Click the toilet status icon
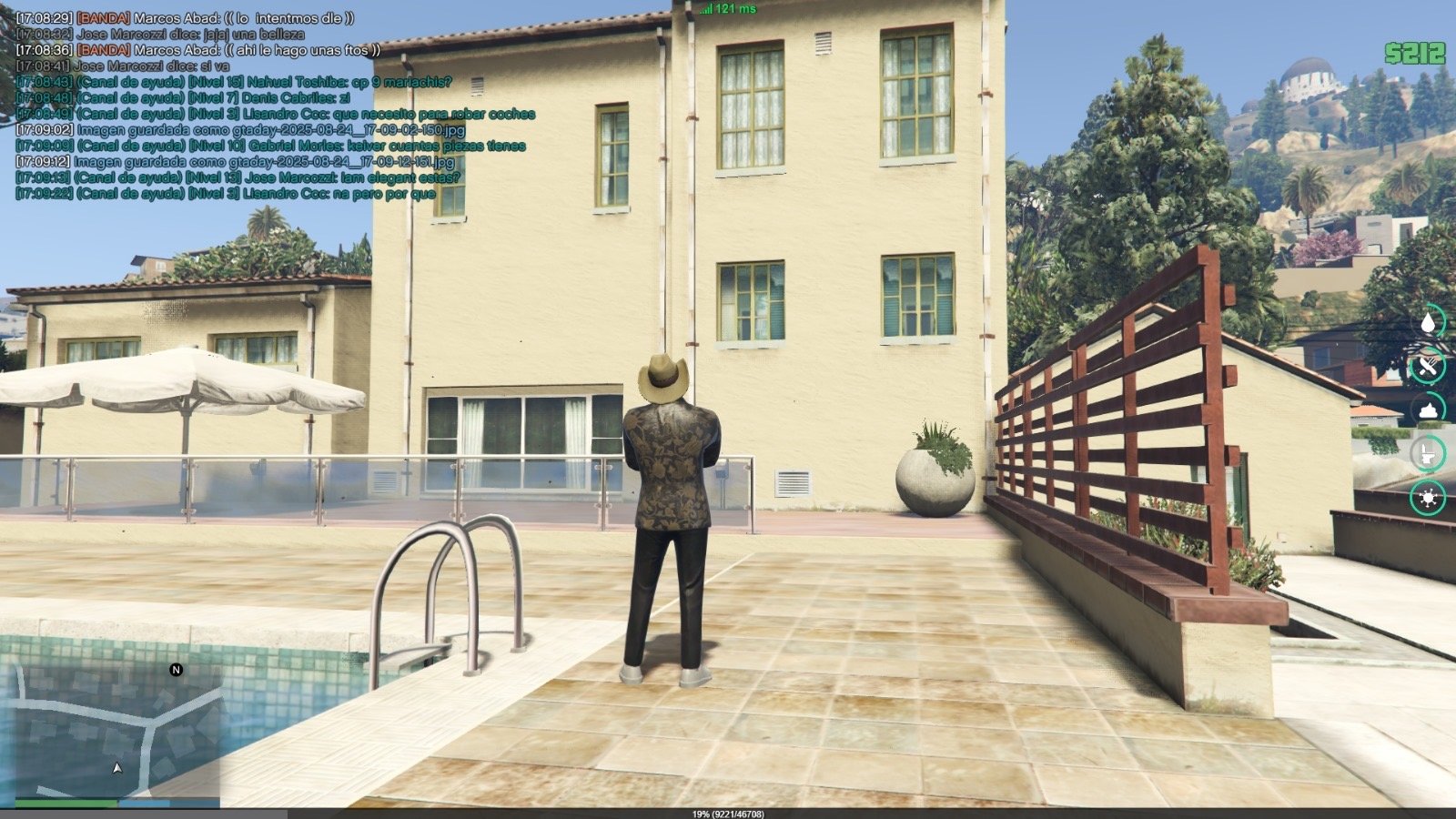 point(1428,453)
